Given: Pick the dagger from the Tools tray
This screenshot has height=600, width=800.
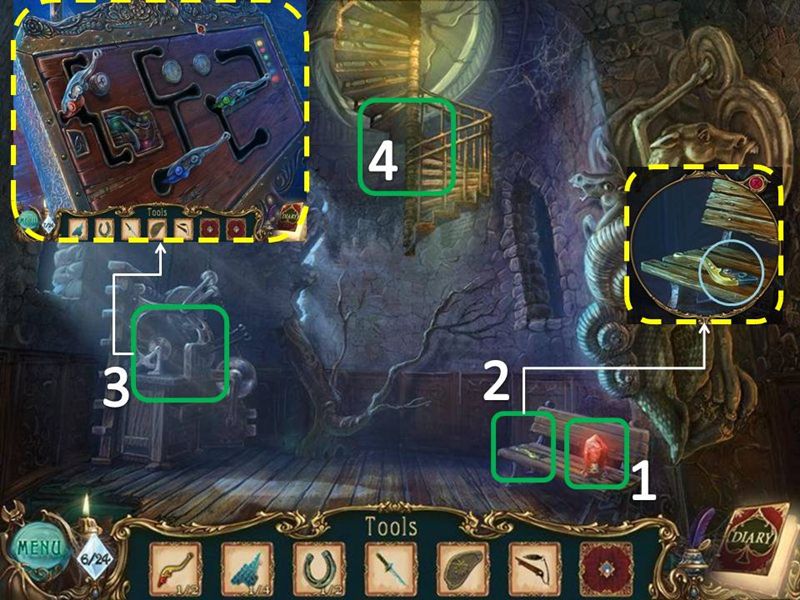Looking at the screenshot, I should click(x=391, y=570).
